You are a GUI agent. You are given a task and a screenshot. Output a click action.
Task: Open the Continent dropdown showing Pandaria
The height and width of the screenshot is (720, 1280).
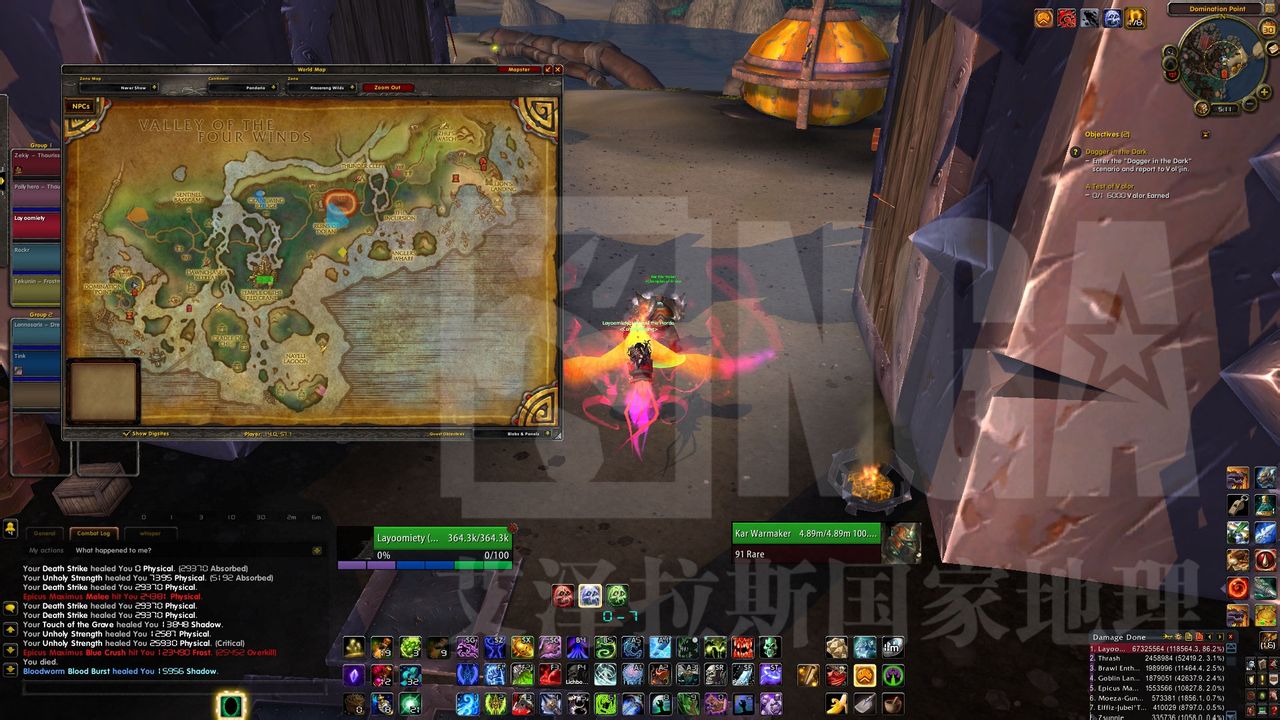(x=242, y=88)
